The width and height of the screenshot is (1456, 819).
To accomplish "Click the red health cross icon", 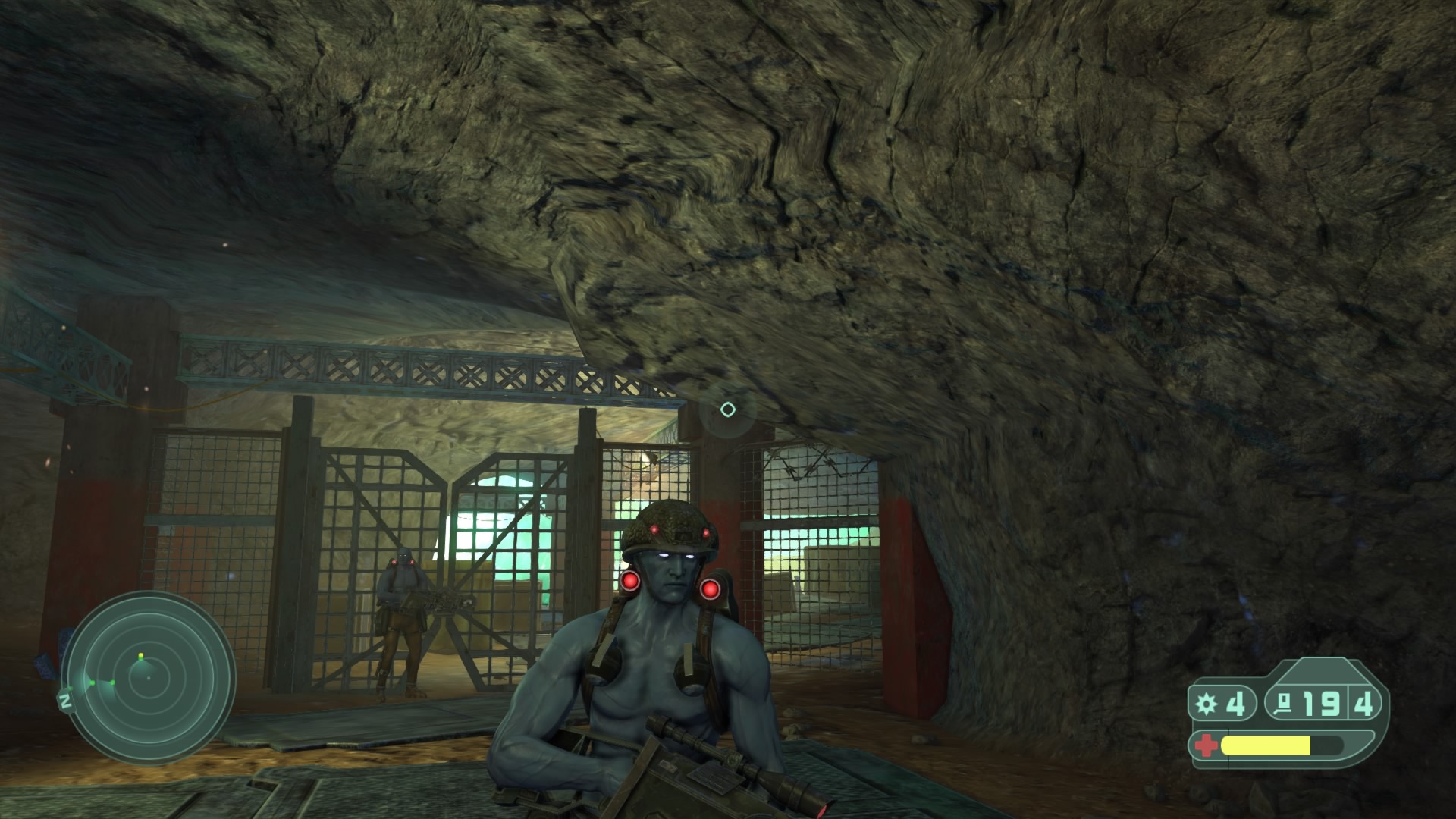I will tap(1207, 745).
